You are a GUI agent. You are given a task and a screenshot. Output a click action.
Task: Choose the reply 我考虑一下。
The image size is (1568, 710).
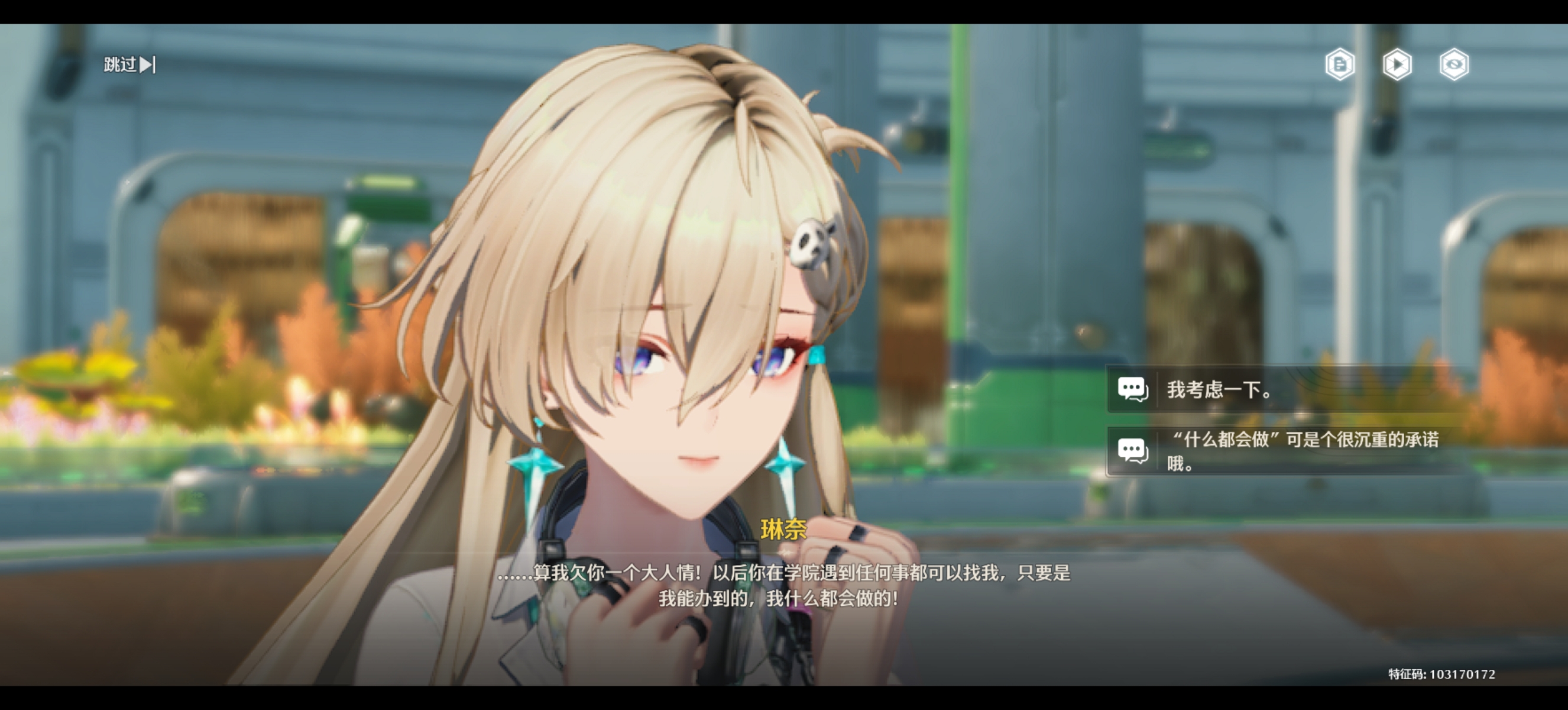[x=1284, y=390]
